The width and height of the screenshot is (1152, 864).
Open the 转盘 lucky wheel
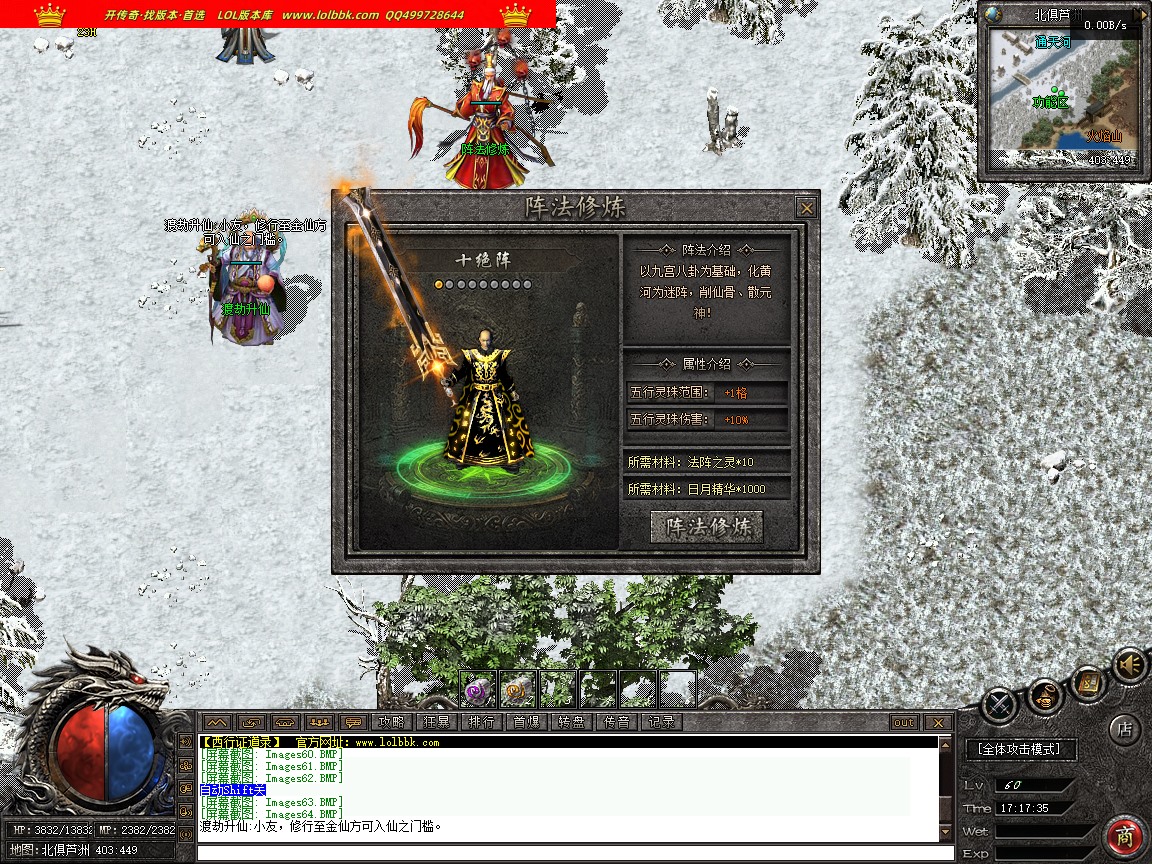[571, 722]
